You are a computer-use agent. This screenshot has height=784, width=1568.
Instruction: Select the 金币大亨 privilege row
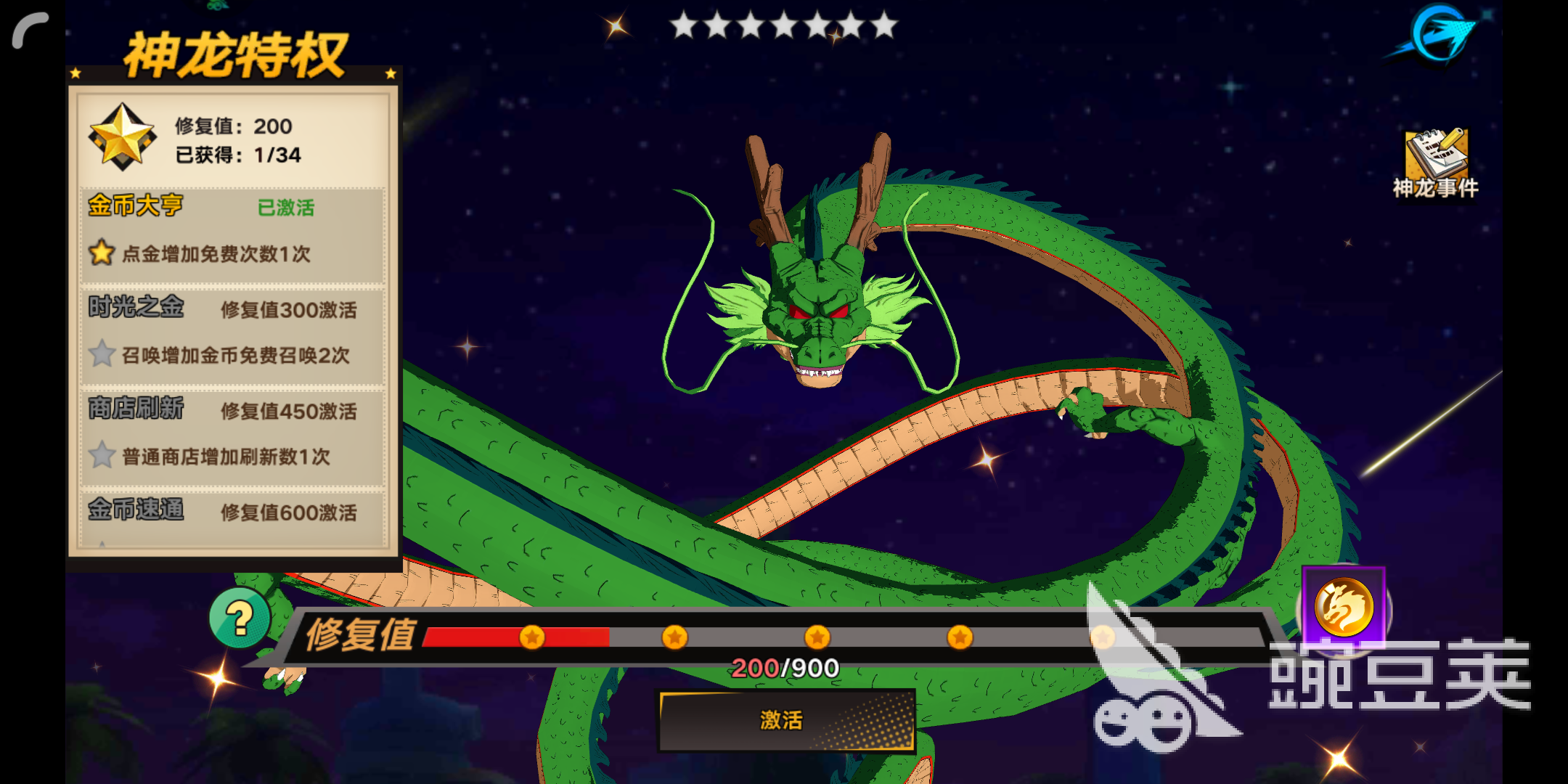coord(232,234)
